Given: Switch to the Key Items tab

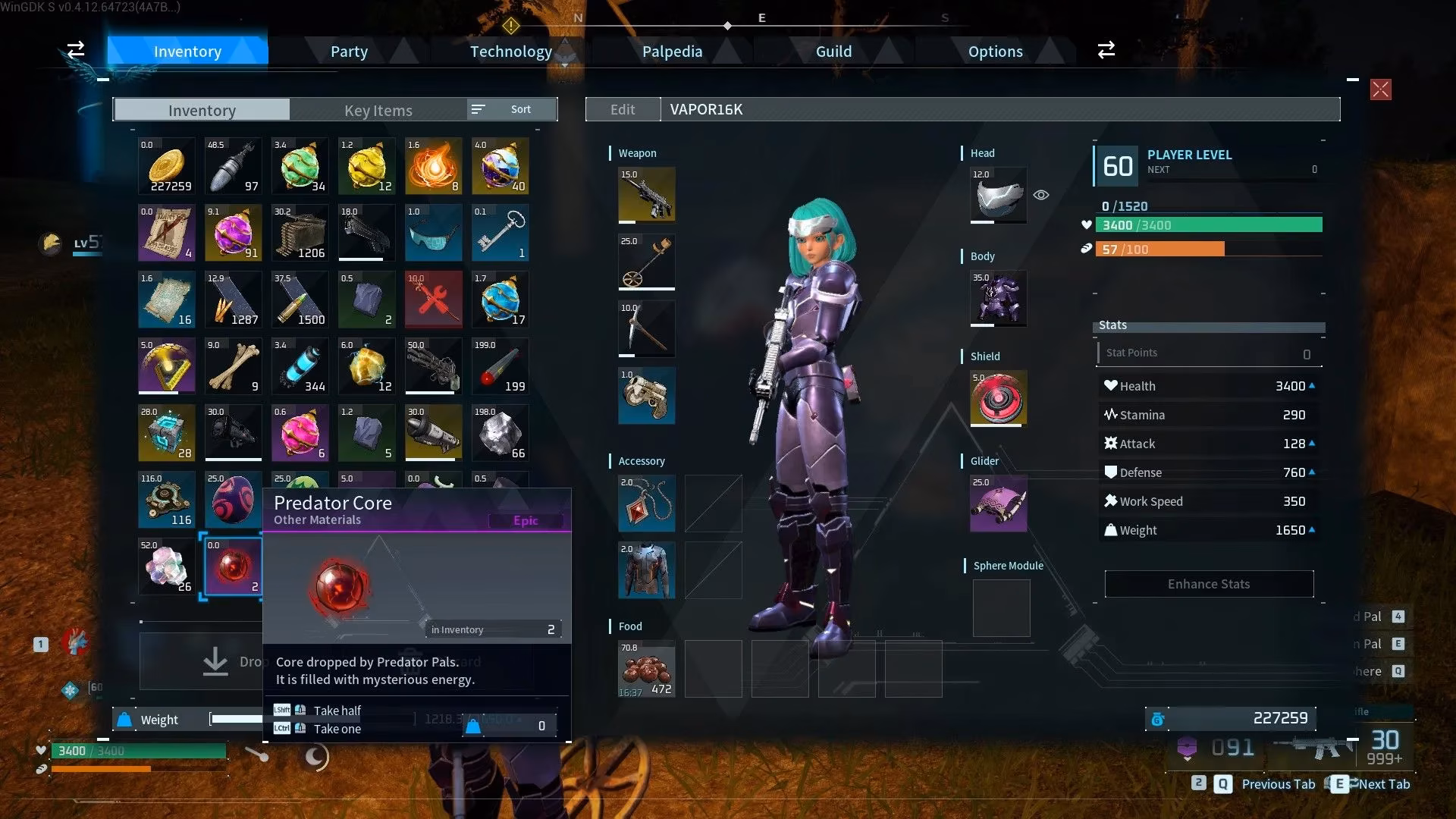Looking at the screenshot, I should tap(378, 110).
